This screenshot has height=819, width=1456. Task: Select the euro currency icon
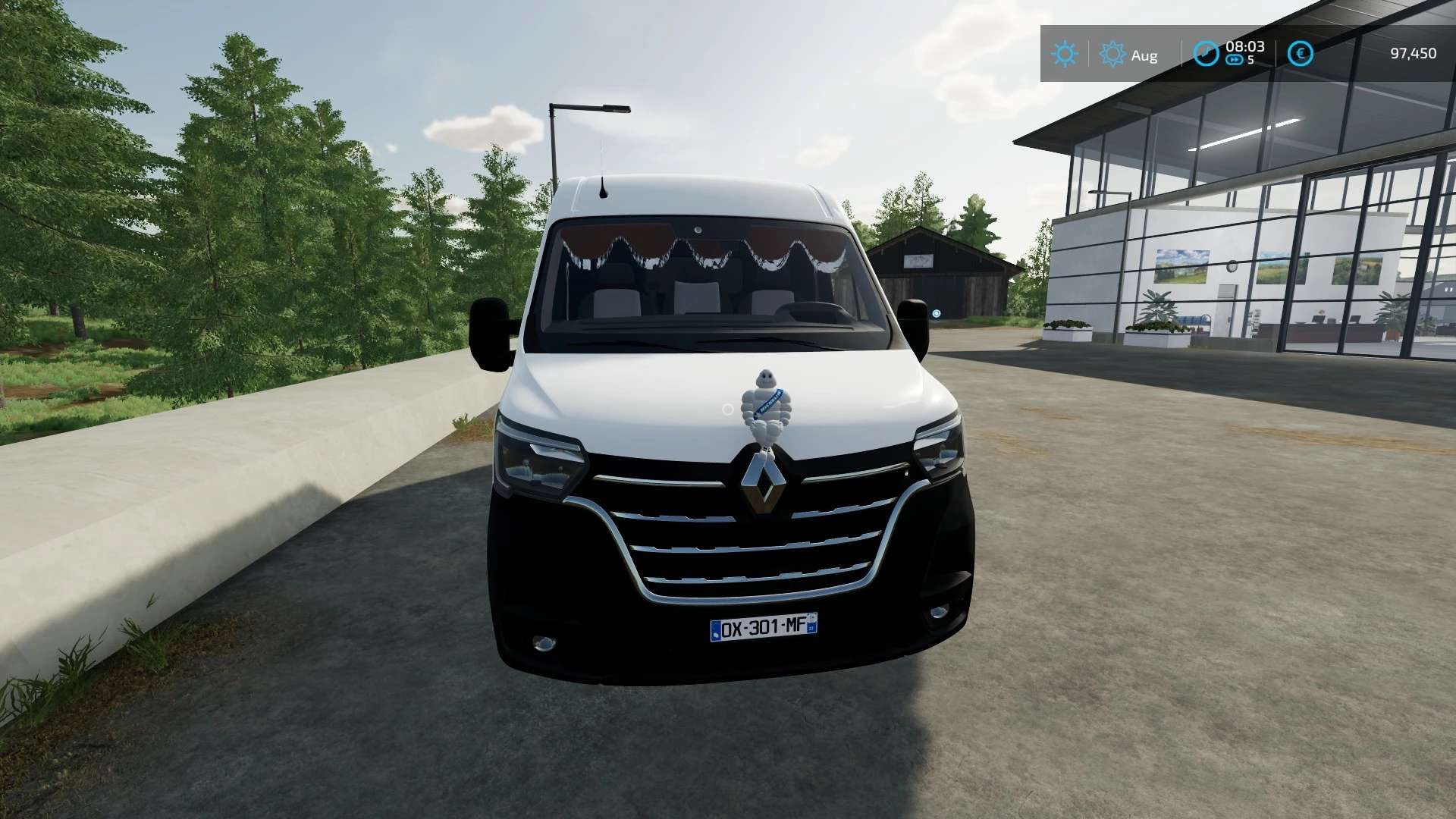(1300, 54)
